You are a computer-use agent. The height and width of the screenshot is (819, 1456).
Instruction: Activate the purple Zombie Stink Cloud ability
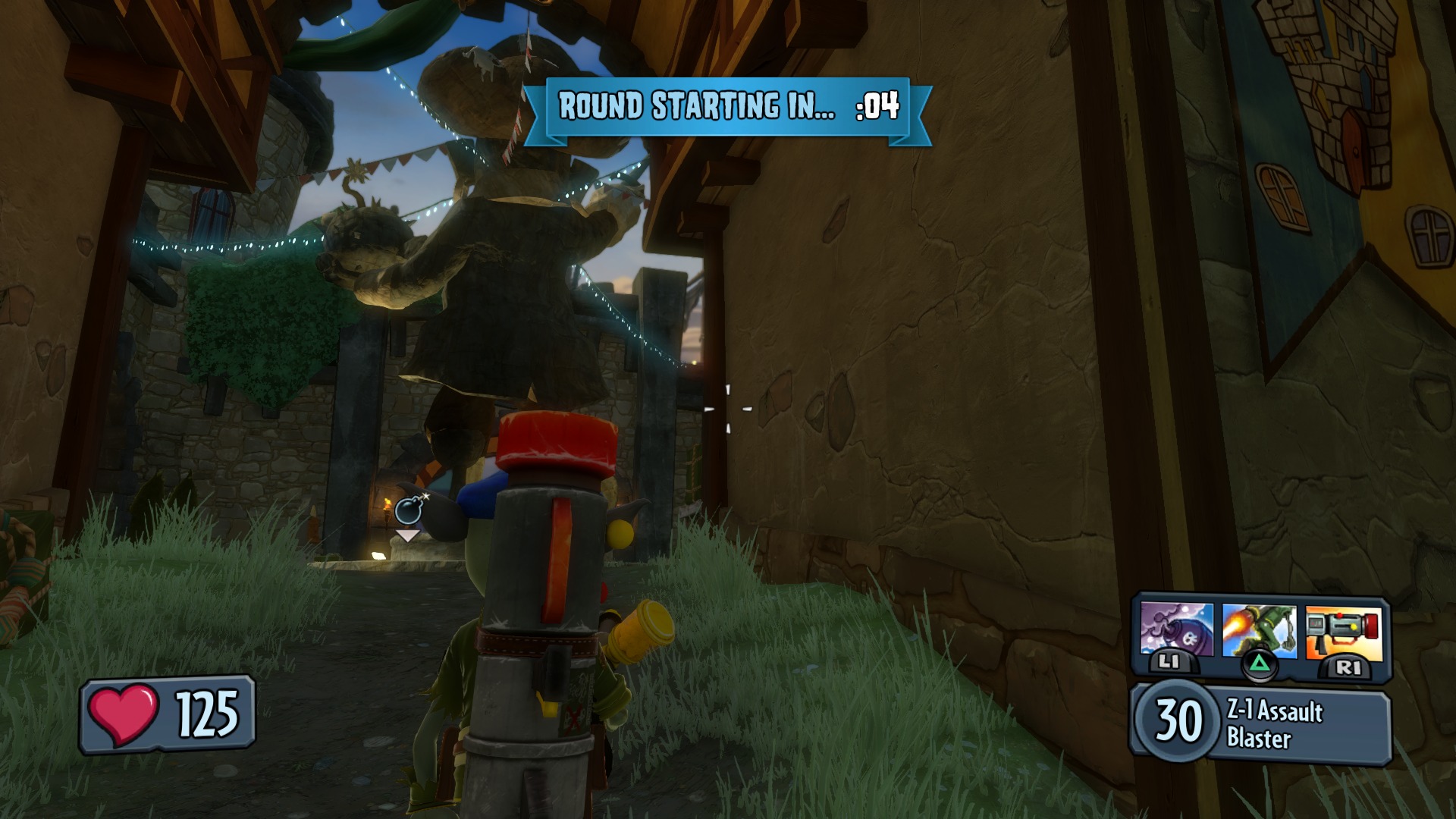1176,631
